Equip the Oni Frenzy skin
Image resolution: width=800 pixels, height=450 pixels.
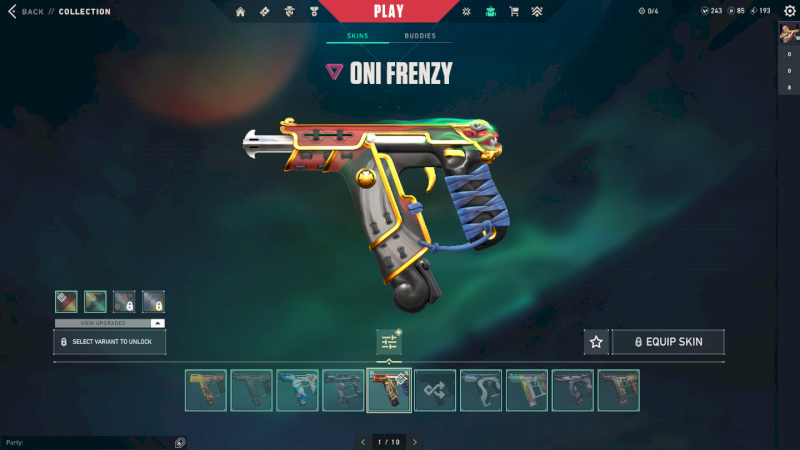pyautogui.click(x=667, y=342)
